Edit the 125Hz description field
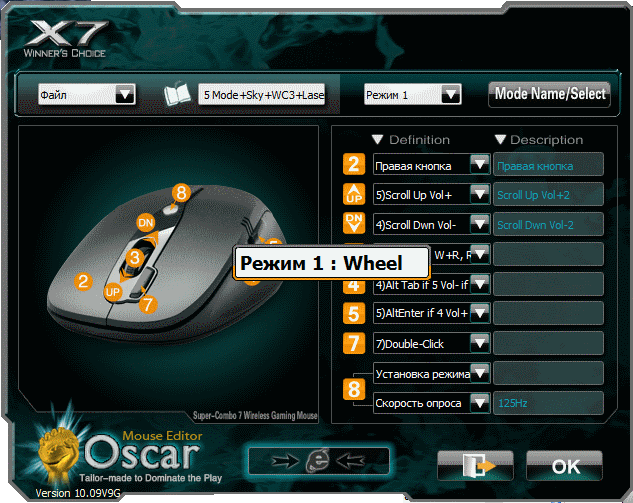The height and width of the screenshot is (503, 633). pos(548,403)
